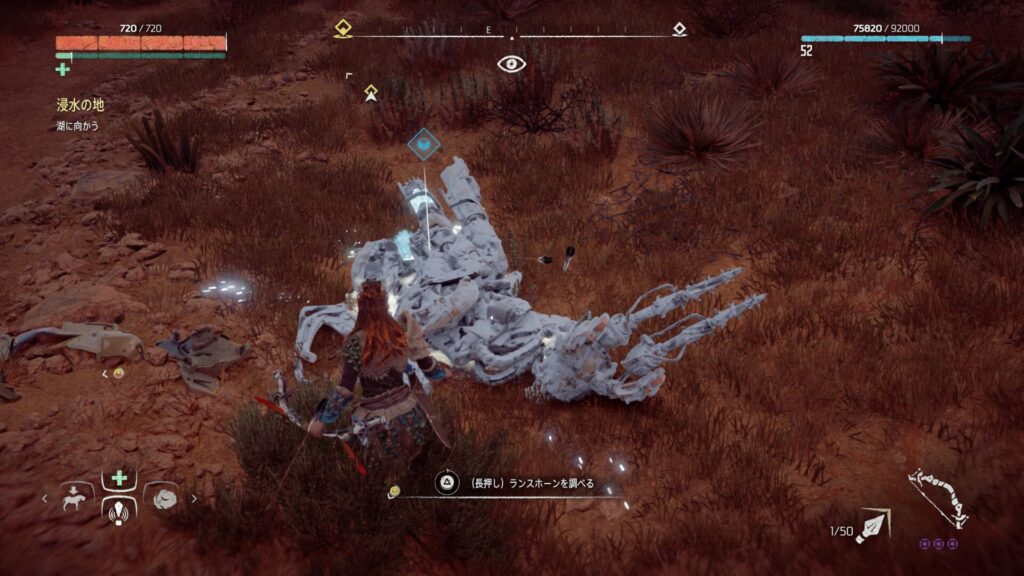Click the green cross medicine pouch icon
The image size is (1024, 576).
(x=63, y=69)
